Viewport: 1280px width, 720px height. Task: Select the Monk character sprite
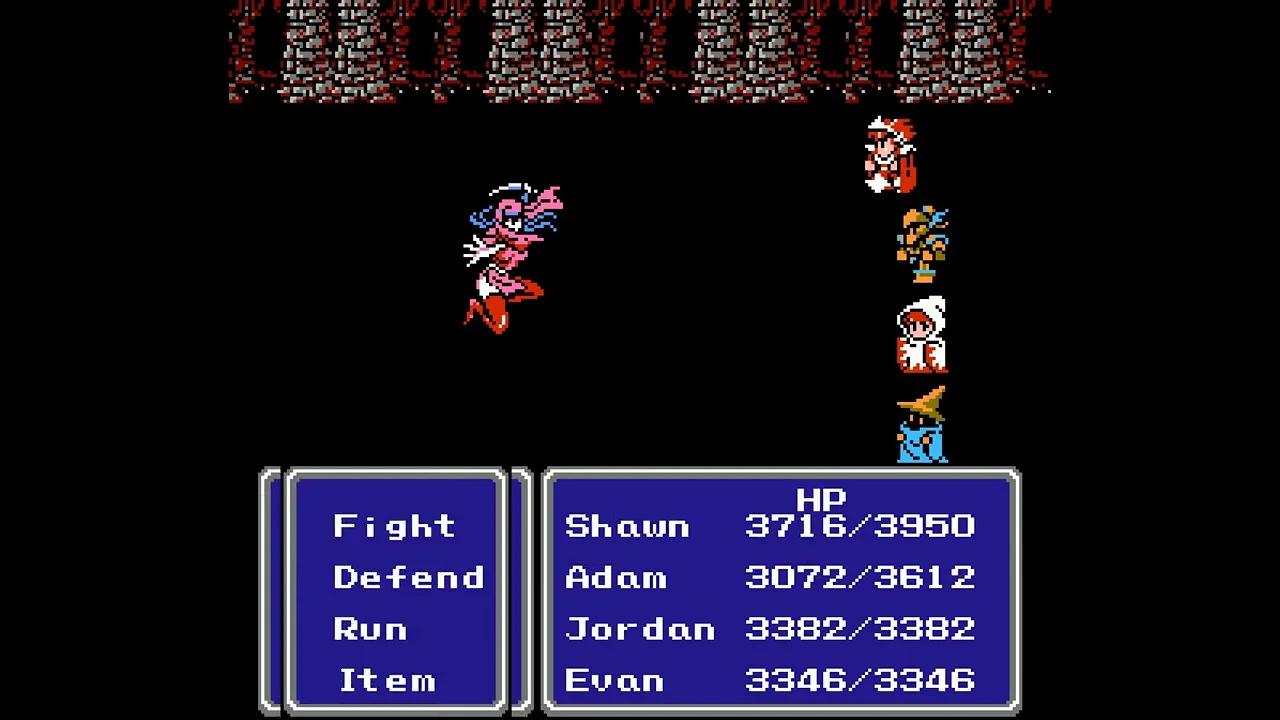click(920, 240)
